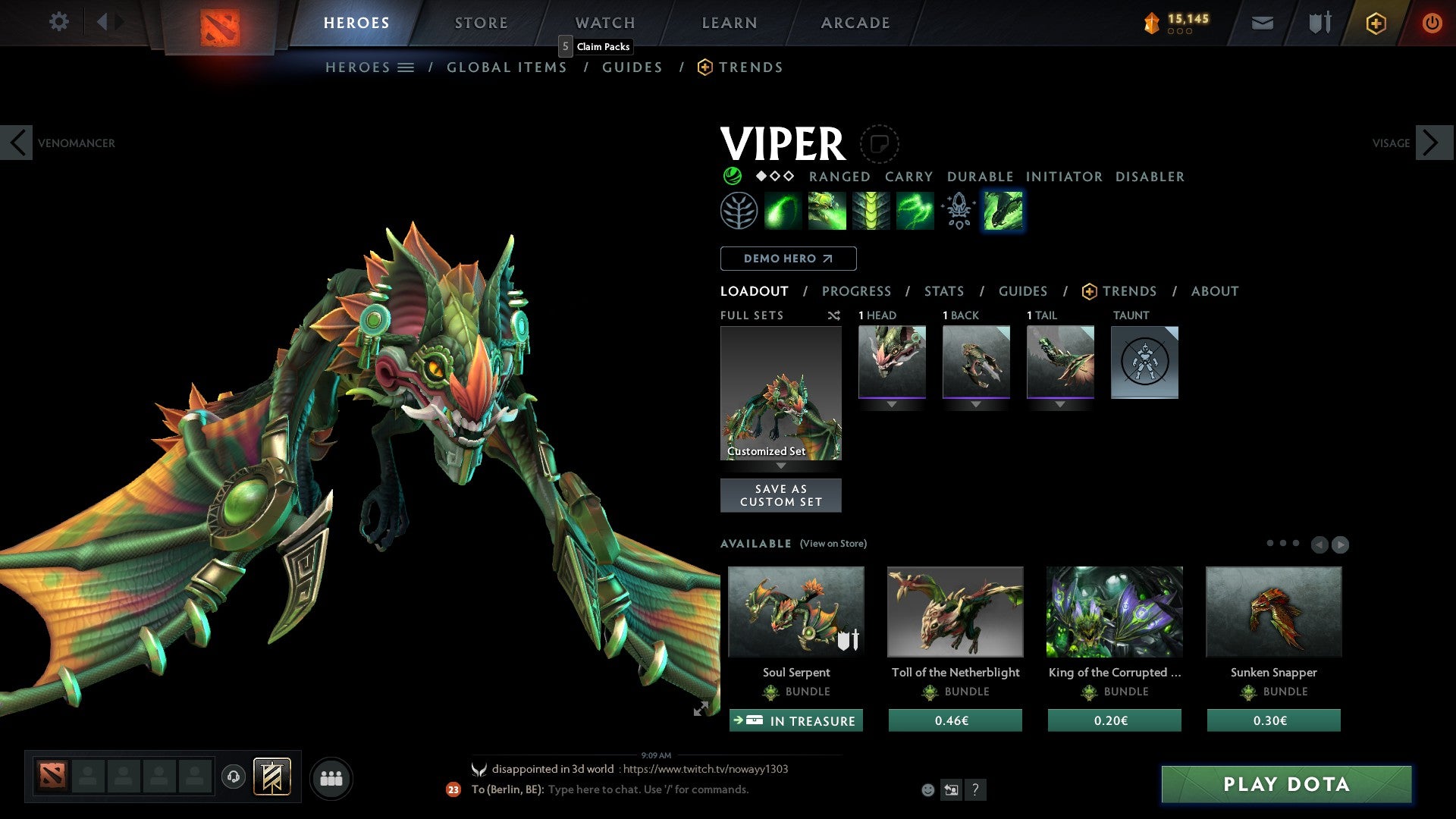Viewport: 1456px width, 819px height.
Task: Open the Watch menu in top navigation
Action: (604, 23)
